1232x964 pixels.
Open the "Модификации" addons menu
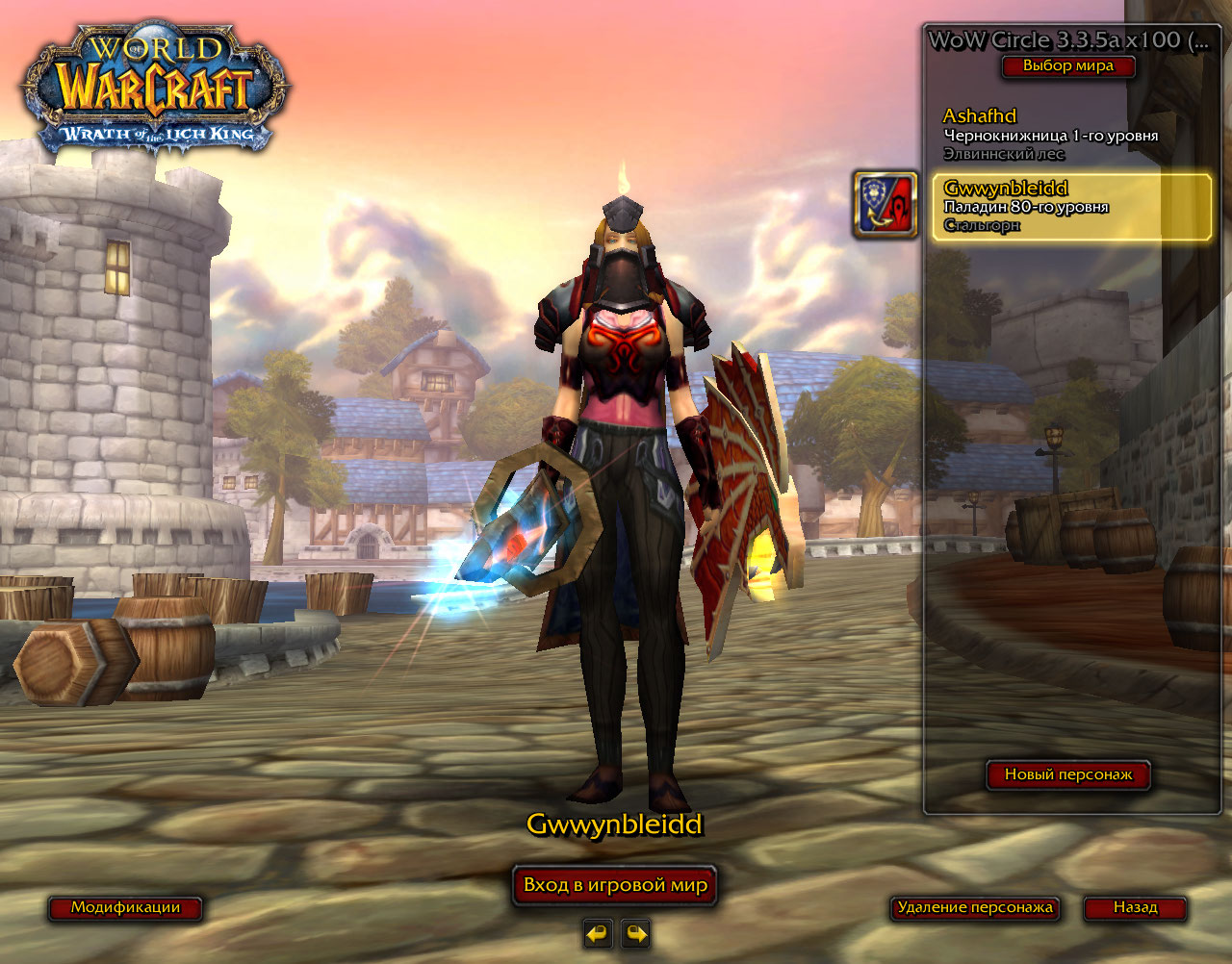(x=125, y=907)
